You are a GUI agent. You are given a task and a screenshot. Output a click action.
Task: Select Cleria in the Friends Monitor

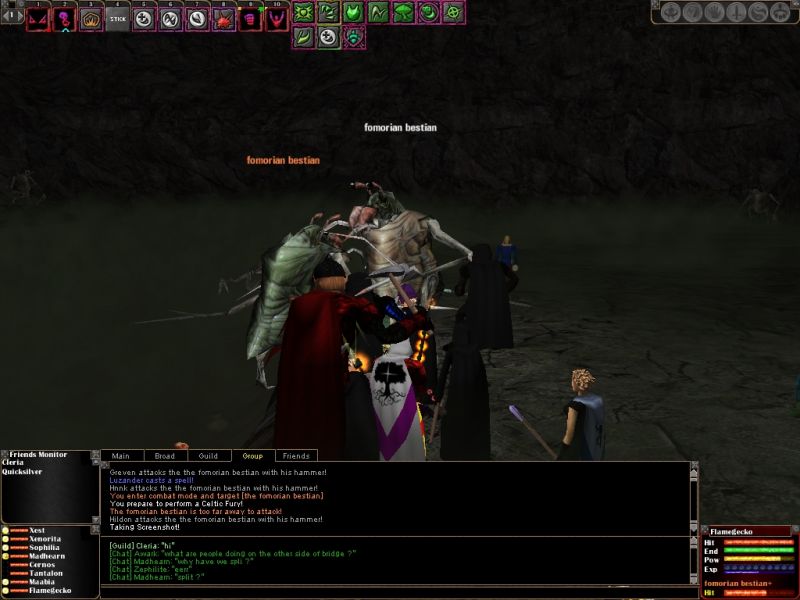(x=14, y=463)
